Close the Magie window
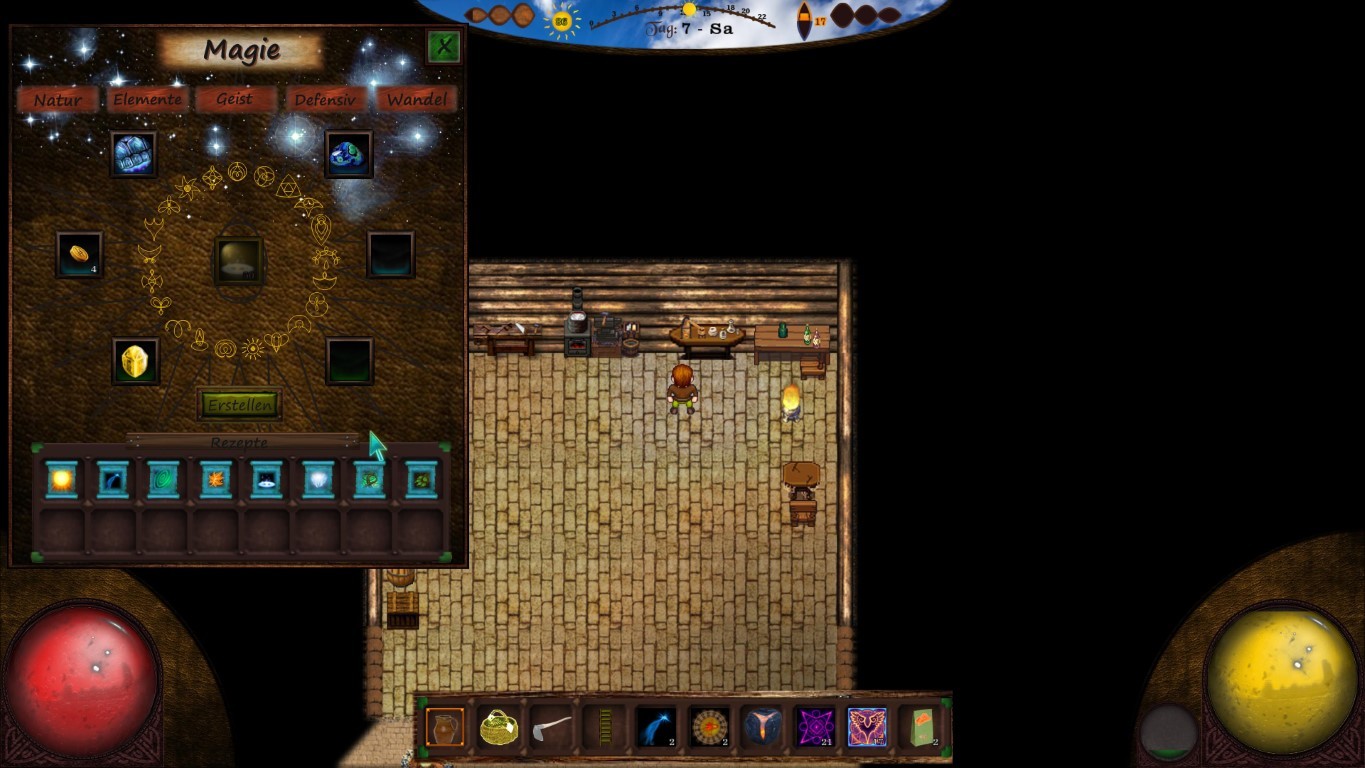 click(x=443, y=46)
